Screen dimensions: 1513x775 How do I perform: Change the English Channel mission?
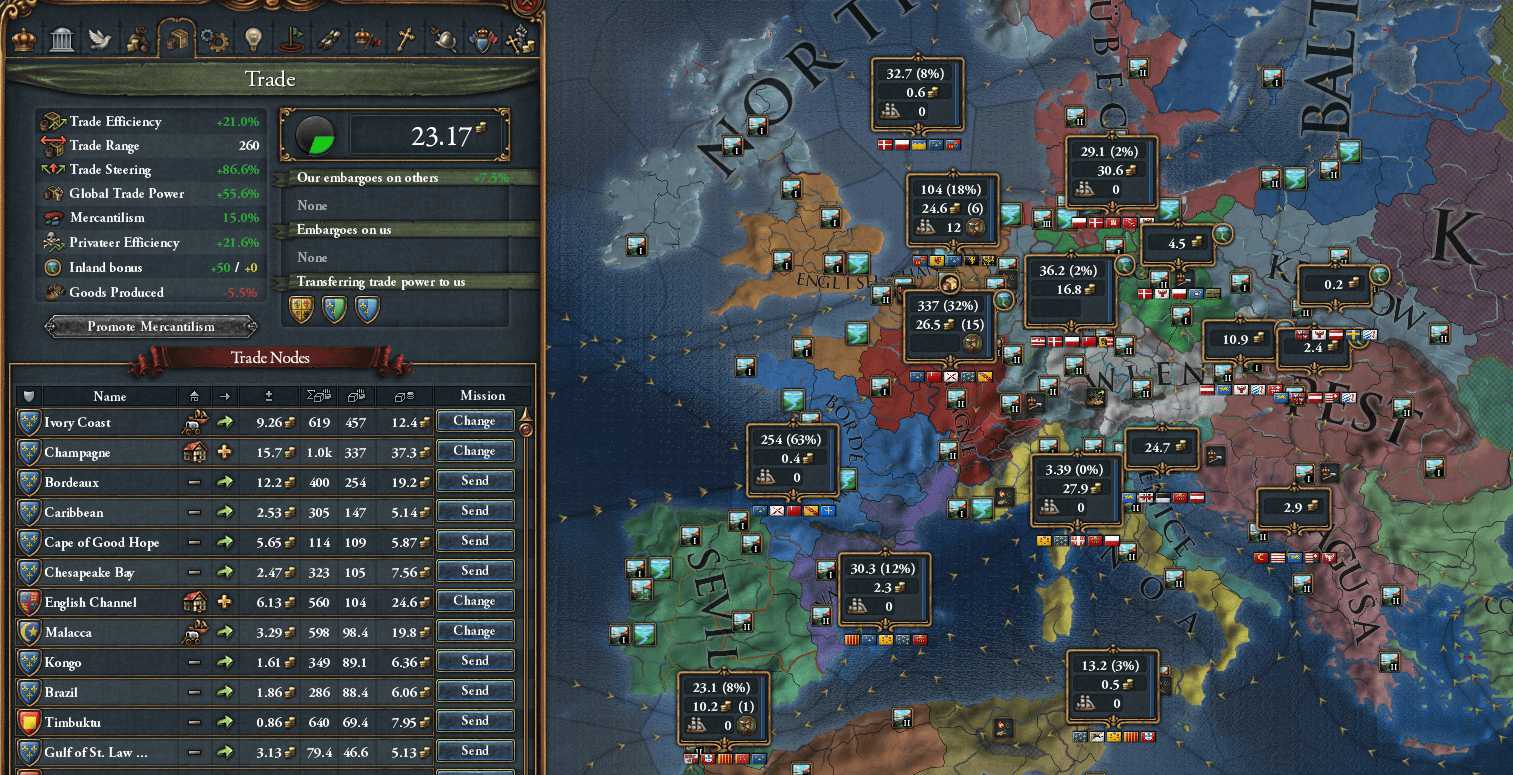475,601
